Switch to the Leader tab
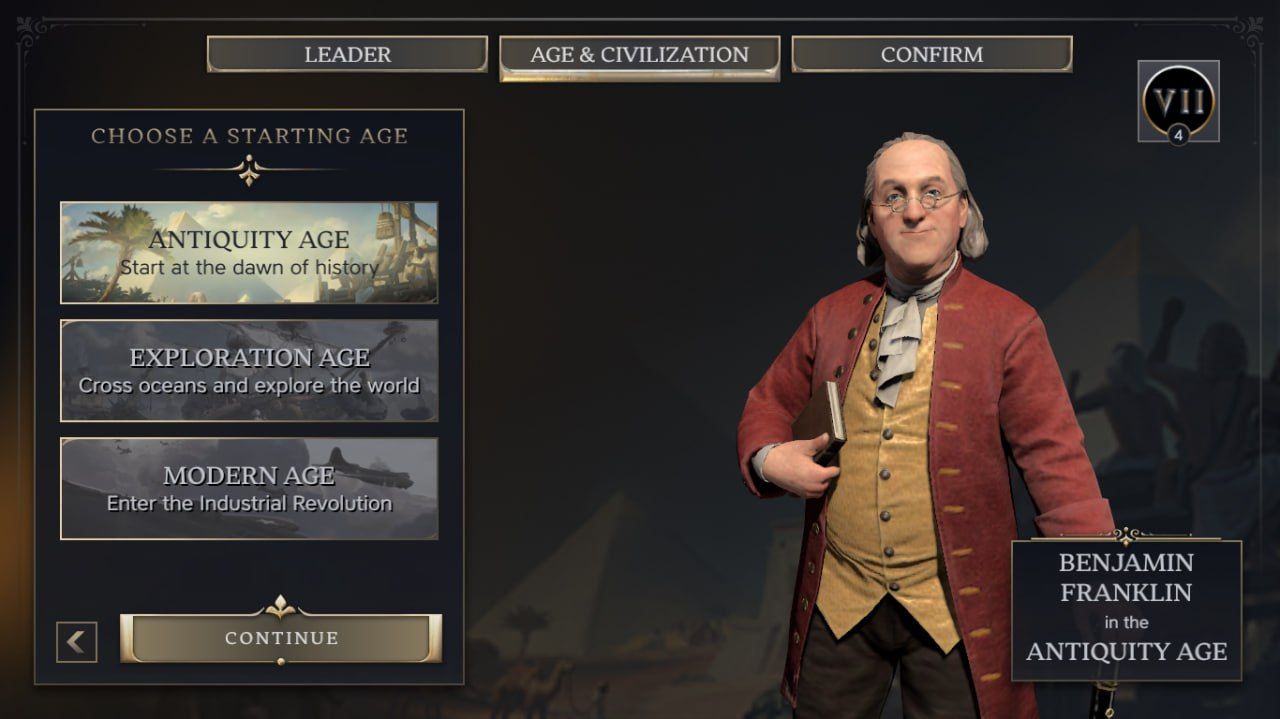Viewport: 1280px width, 719px height. [x=347, y=54]
